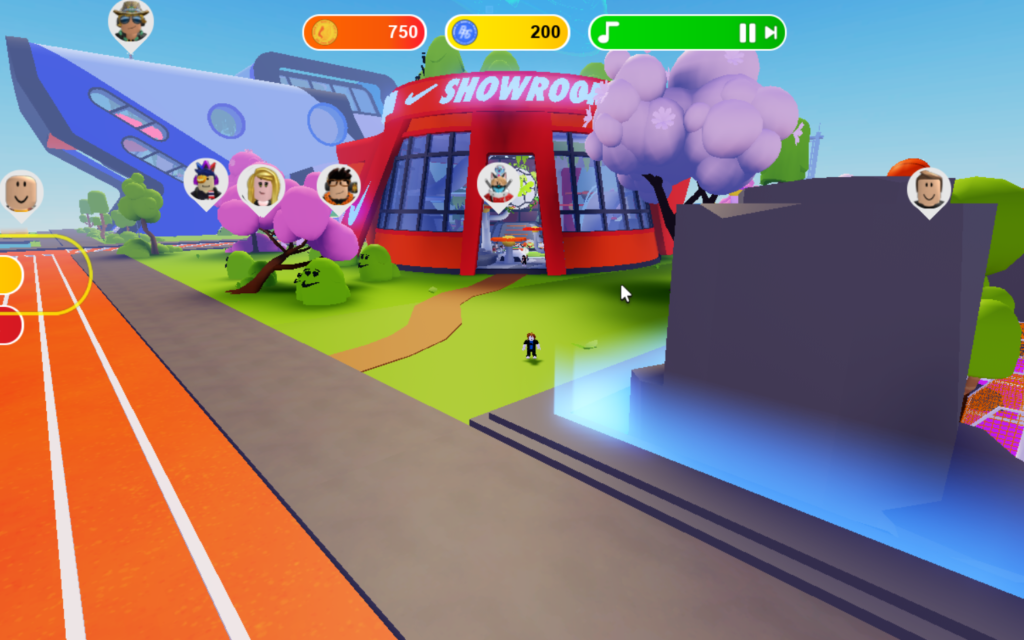Image resolution: width=1024 pixels, height=640 pixels.
Task: Skip to the next music track
Action: (771, 33)
